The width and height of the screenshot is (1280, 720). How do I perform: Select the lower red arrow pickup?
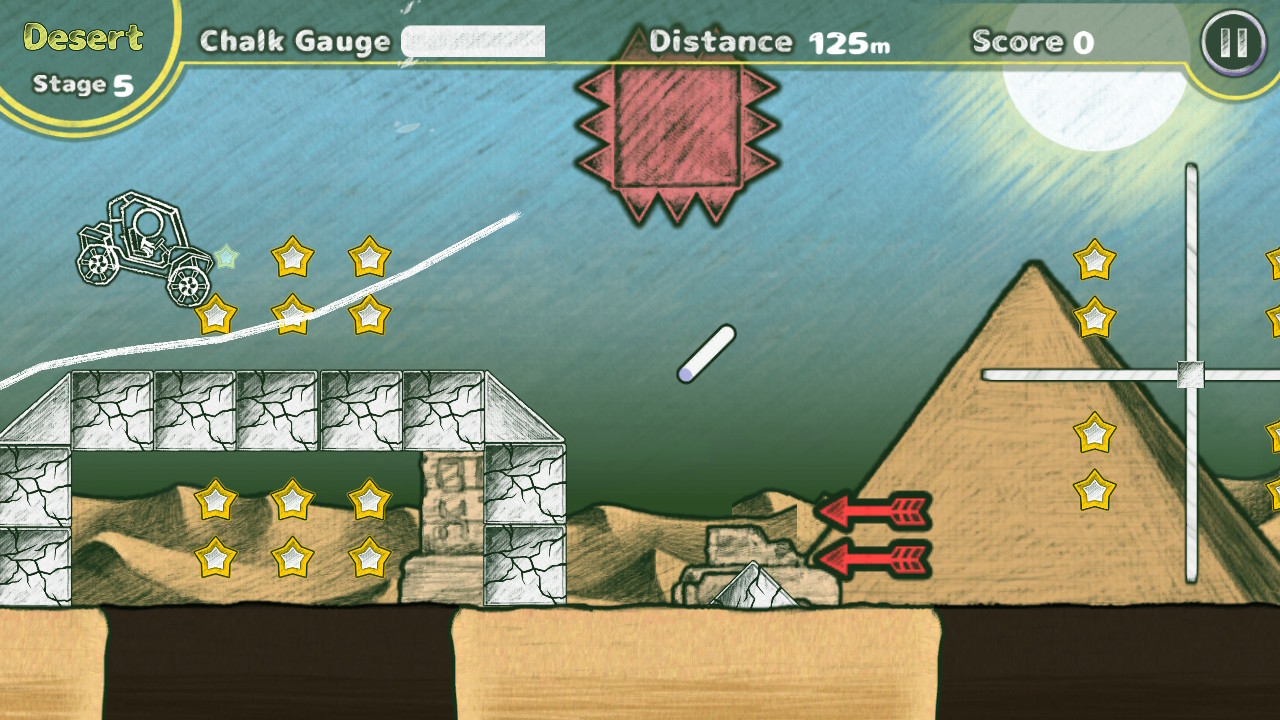[x=870, y=562]
